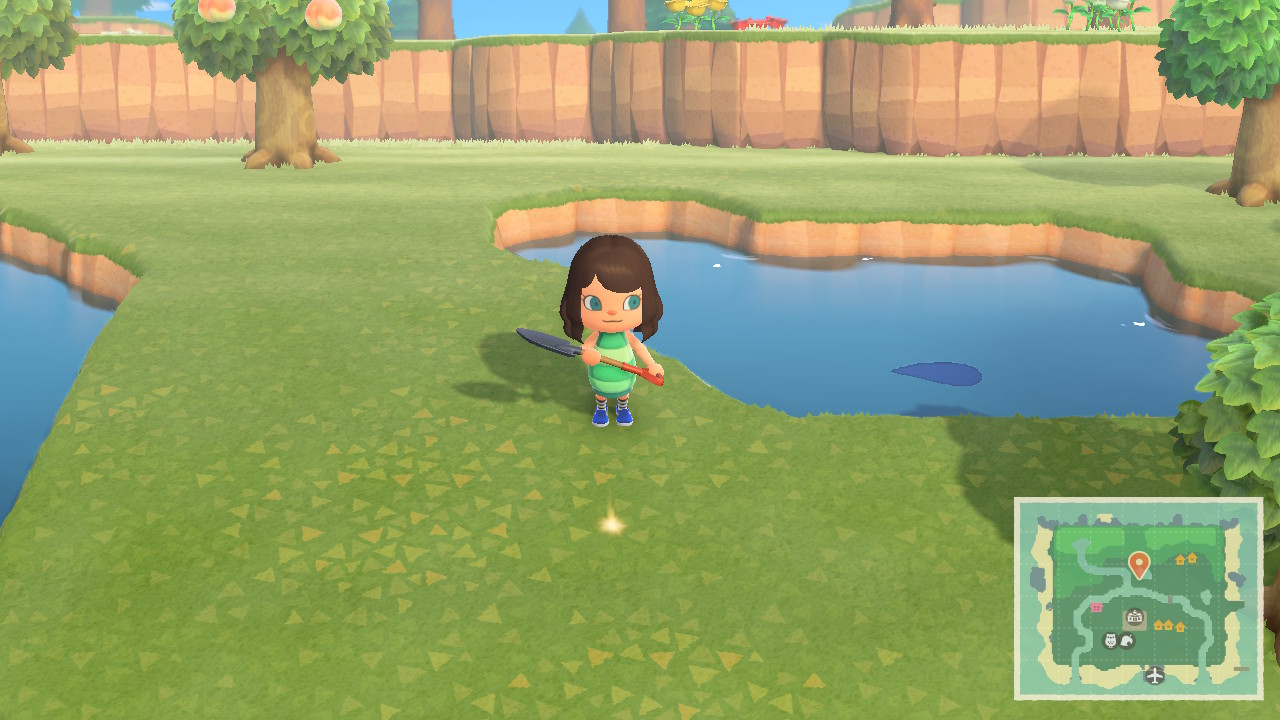Click the pink player house marker
This screenshot has height=720, width=1280.
[x=1097, y=607]
